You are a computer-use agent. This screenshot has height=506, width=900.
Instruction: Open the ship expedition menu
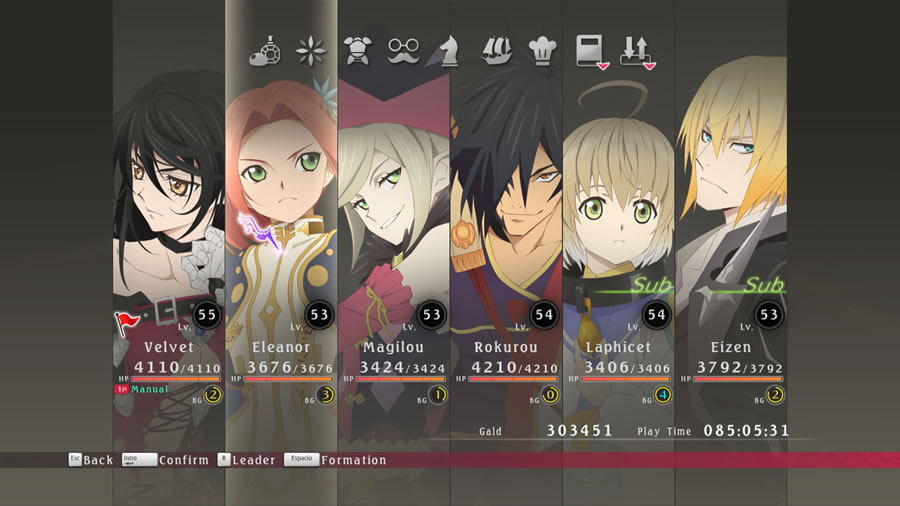coord(496,49)
